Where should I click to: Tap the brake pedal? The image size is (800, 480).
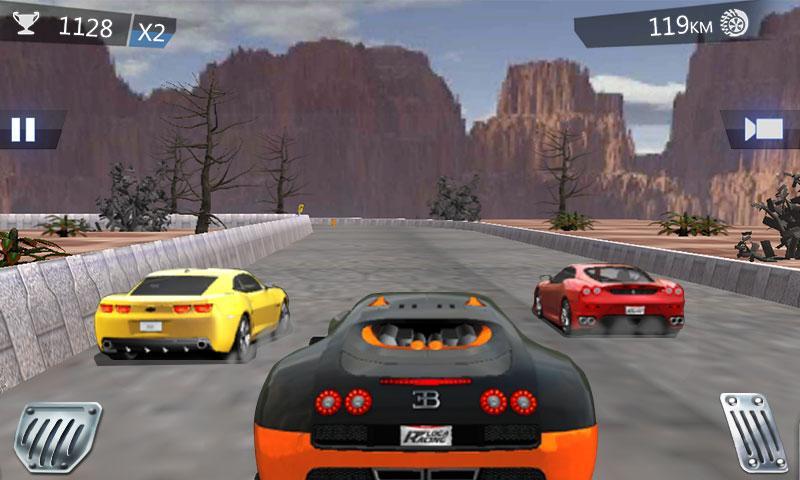[x=58, y=437]
